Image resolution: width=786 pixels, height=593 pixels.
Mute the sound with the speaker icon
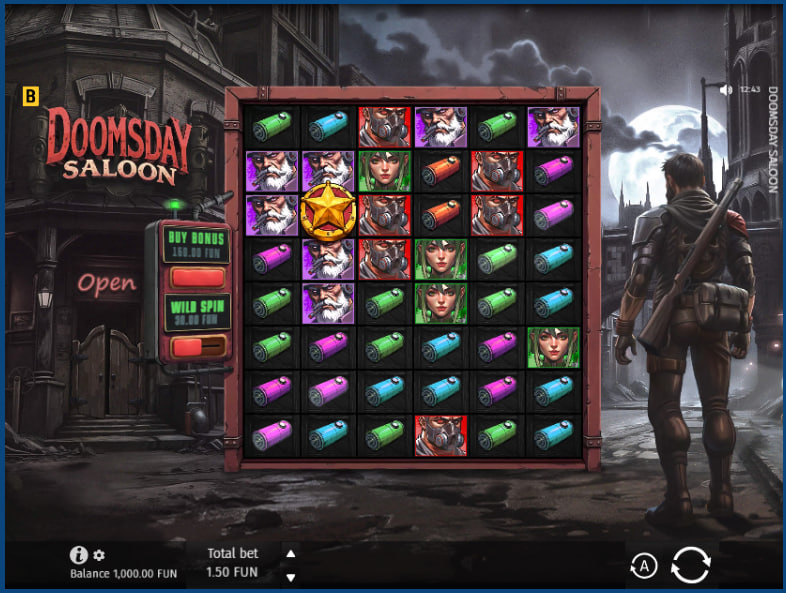(x=727, y=89)
